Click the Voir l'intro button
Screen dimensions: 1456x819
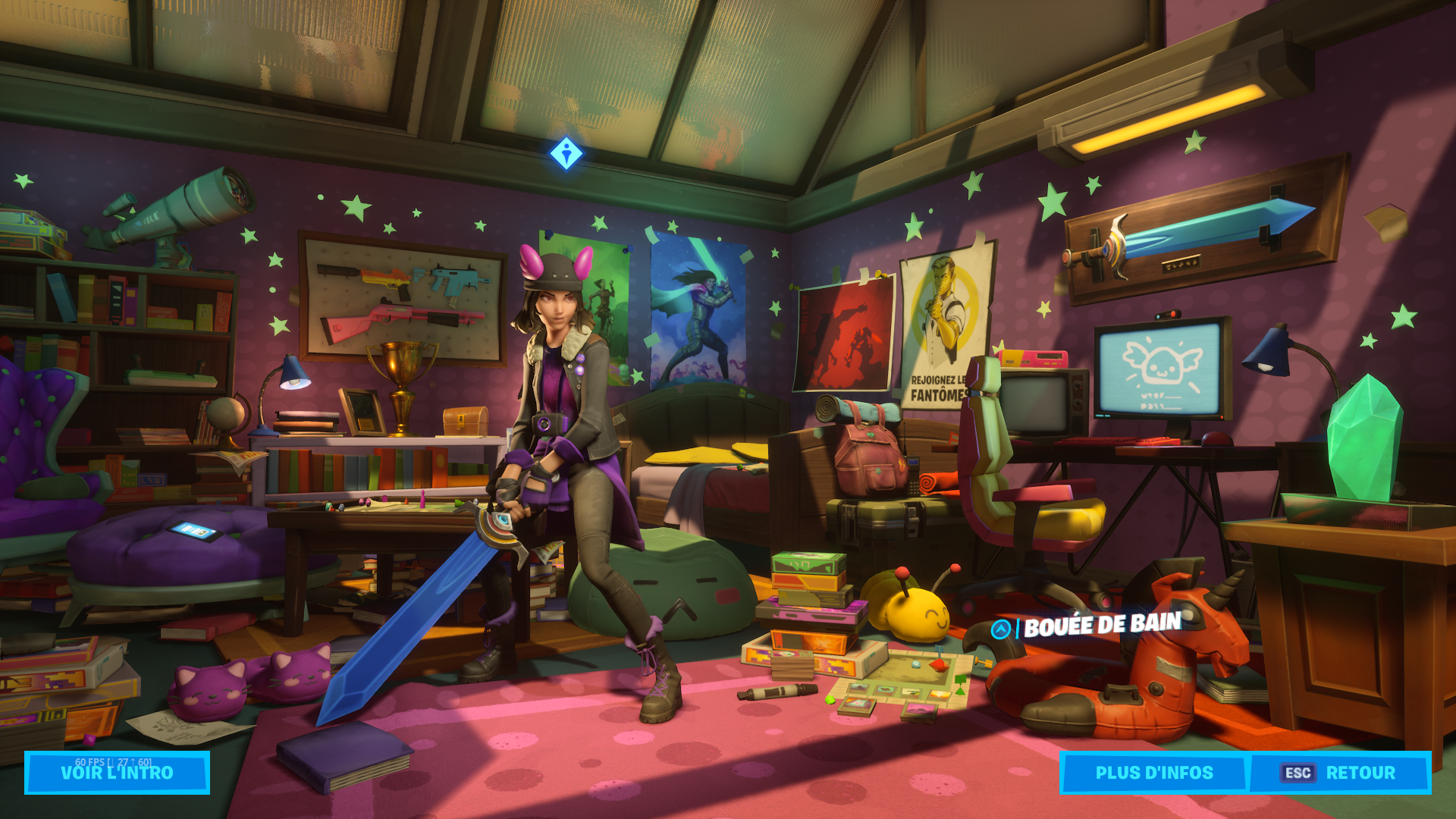(x=117, y=773)
